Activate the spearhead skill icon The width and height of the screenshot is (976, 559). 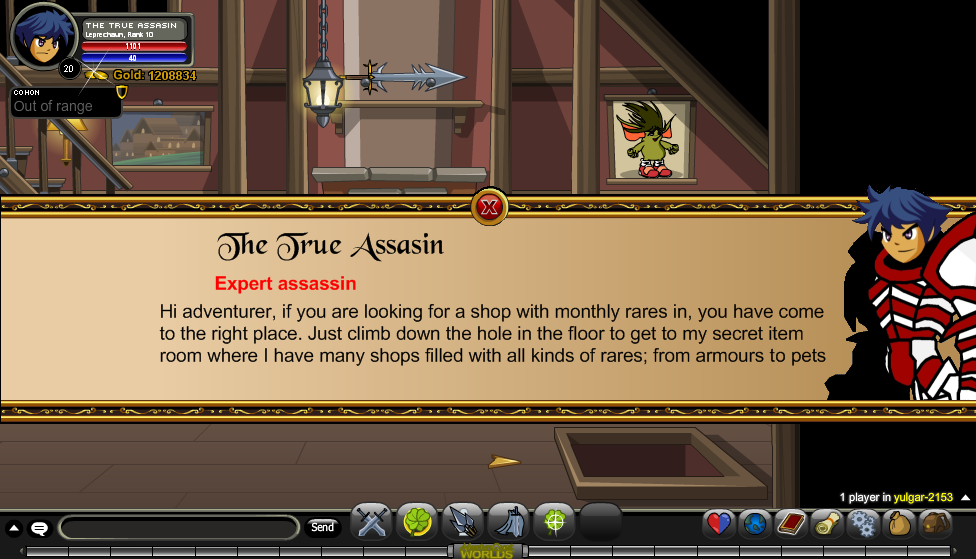[x=462, y=522]
